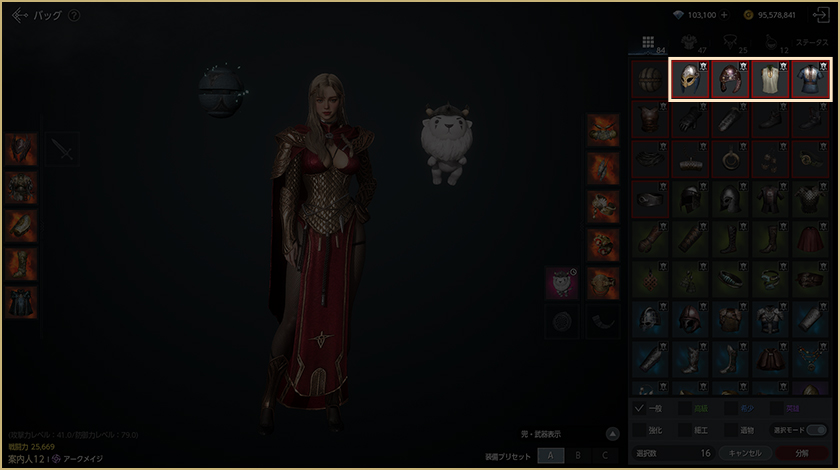Switch to the all-items grid tab
The width and height of the screenshot is (840, 470).
click(648, 44)
